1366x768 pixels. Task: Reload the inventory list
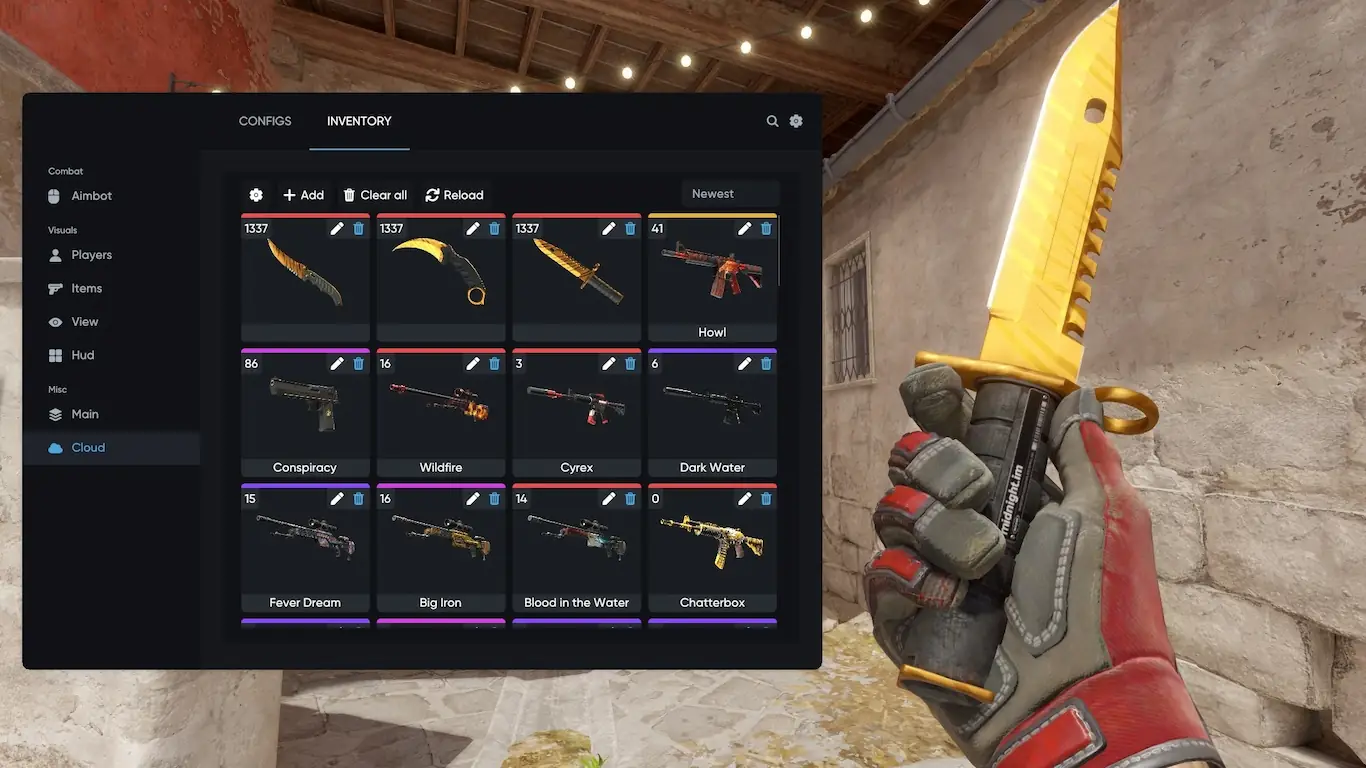[454, 195]
